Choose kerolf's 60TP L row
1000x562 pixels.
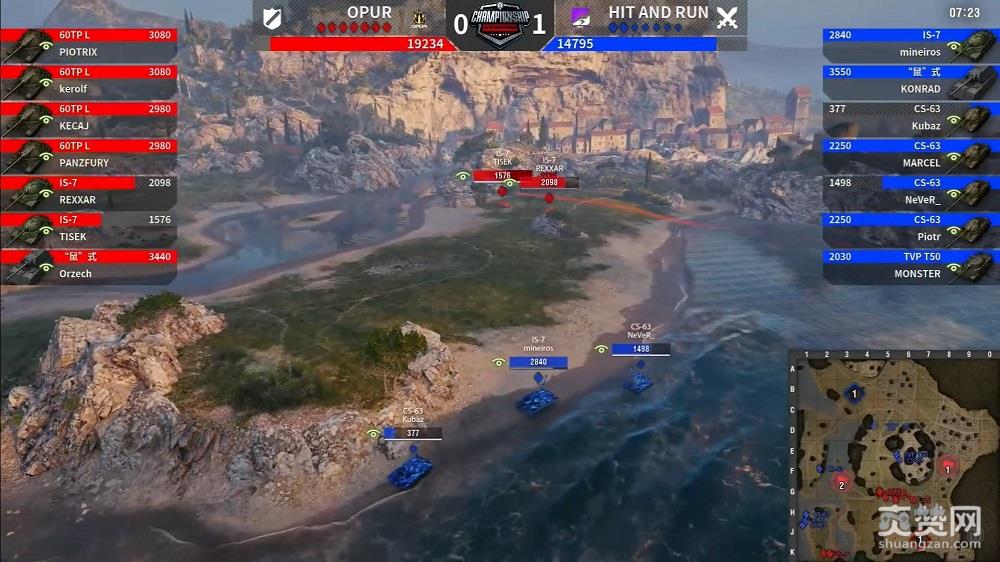coord(90,81)
